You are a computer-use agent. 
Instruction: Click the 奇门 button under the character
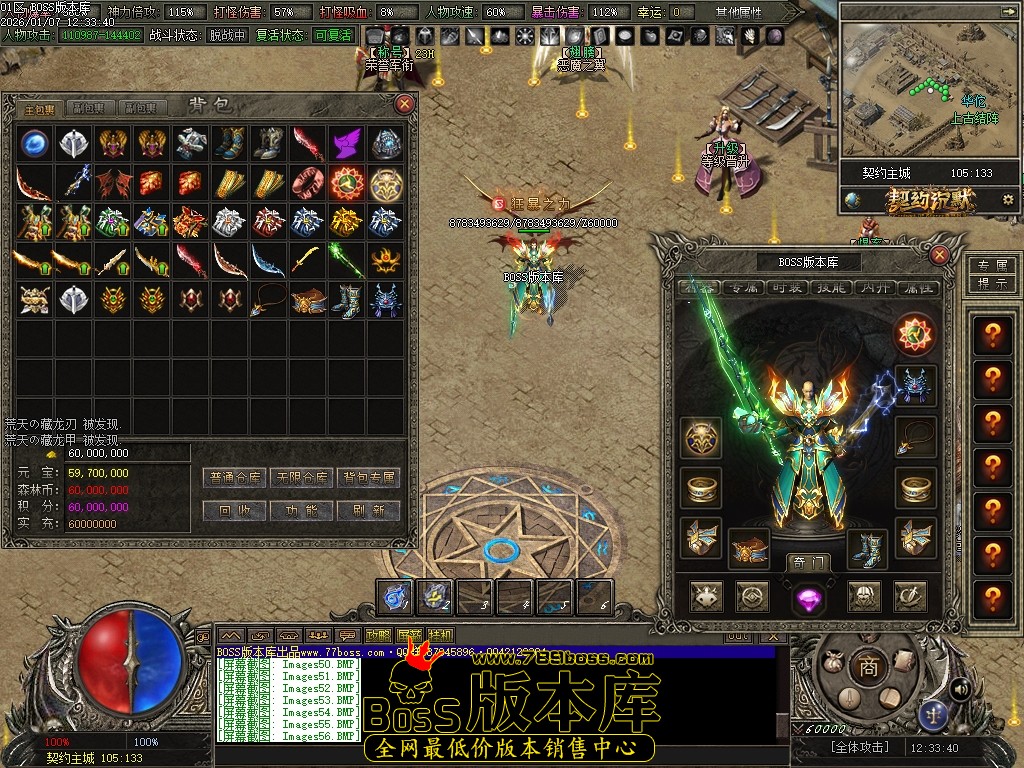808,562
